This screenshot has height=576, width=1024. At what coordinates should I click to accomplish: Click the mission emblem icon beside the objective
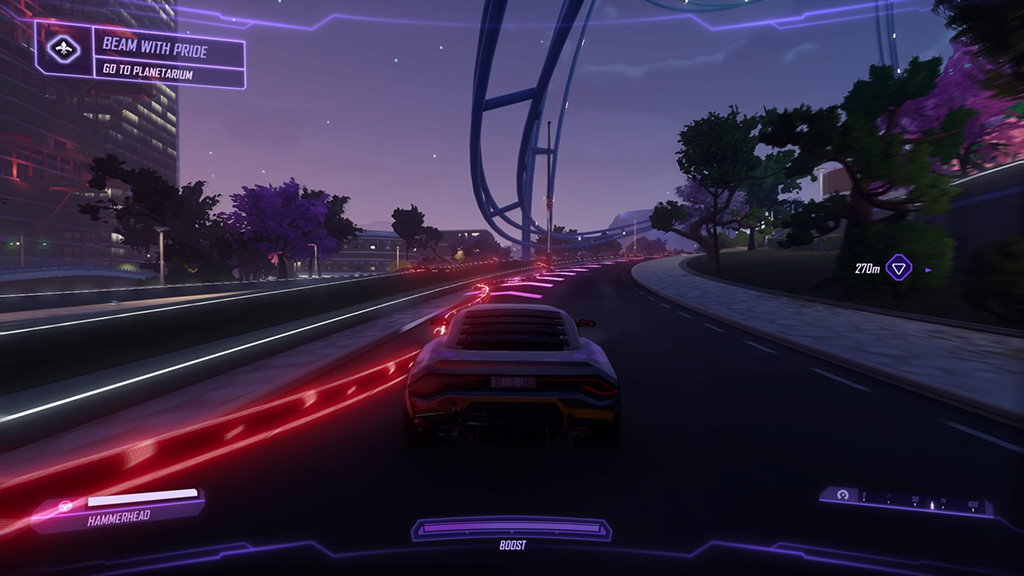64,49
